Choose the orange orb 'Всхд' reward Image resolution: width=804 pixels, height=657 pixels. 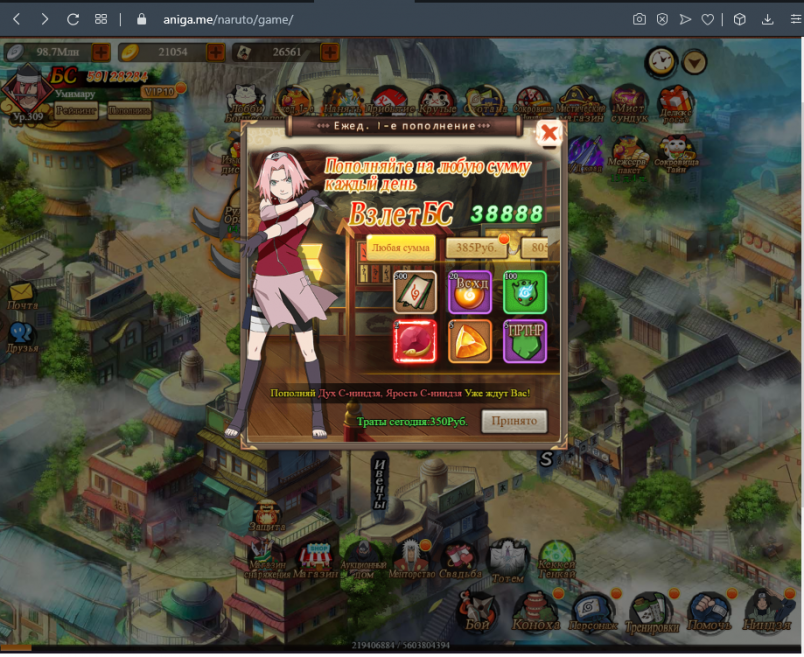coord(469,291)
